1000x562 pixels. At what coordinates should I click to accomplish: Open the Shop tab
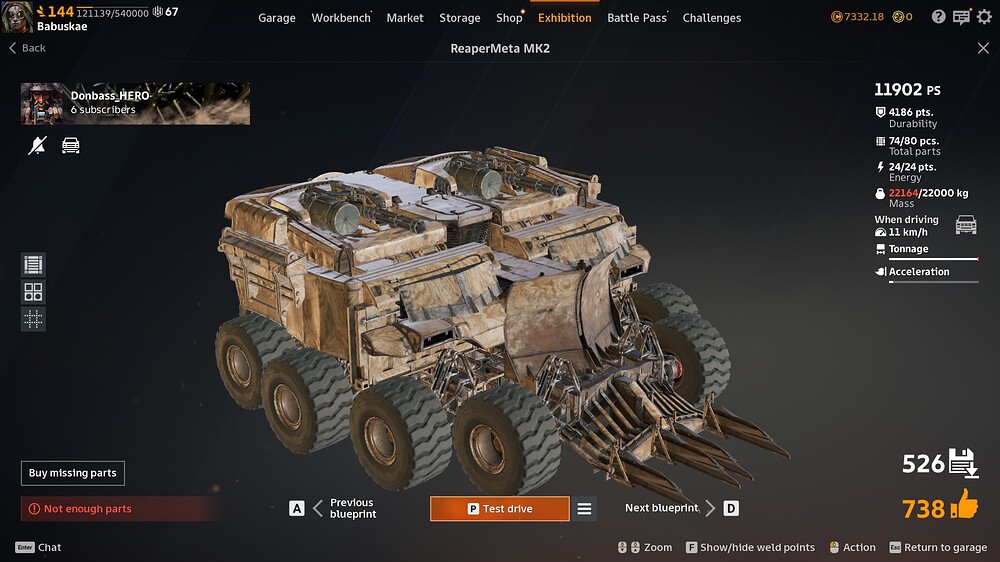click(x=509, y=17)
